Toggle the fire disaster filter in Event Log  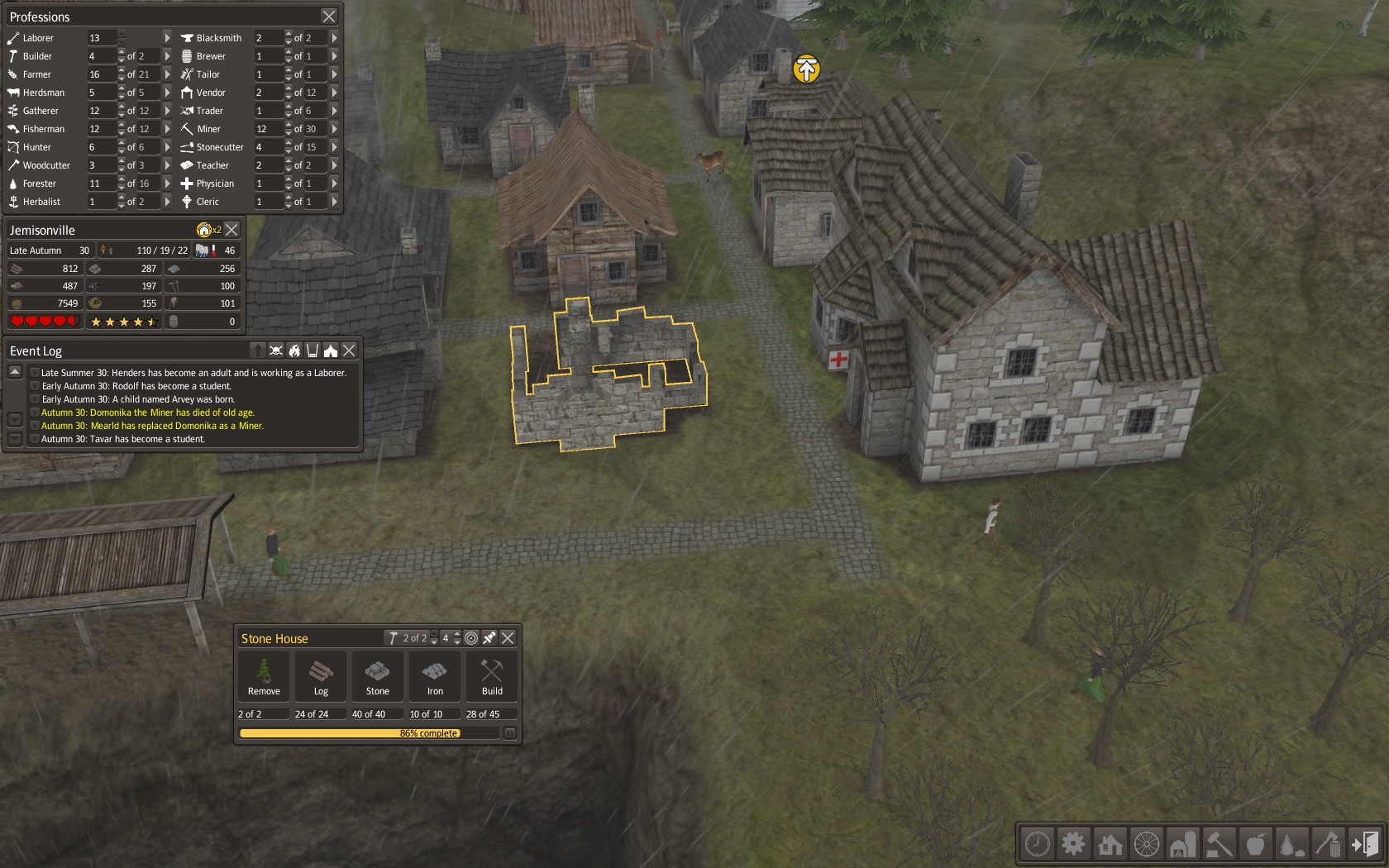[294, 351]
